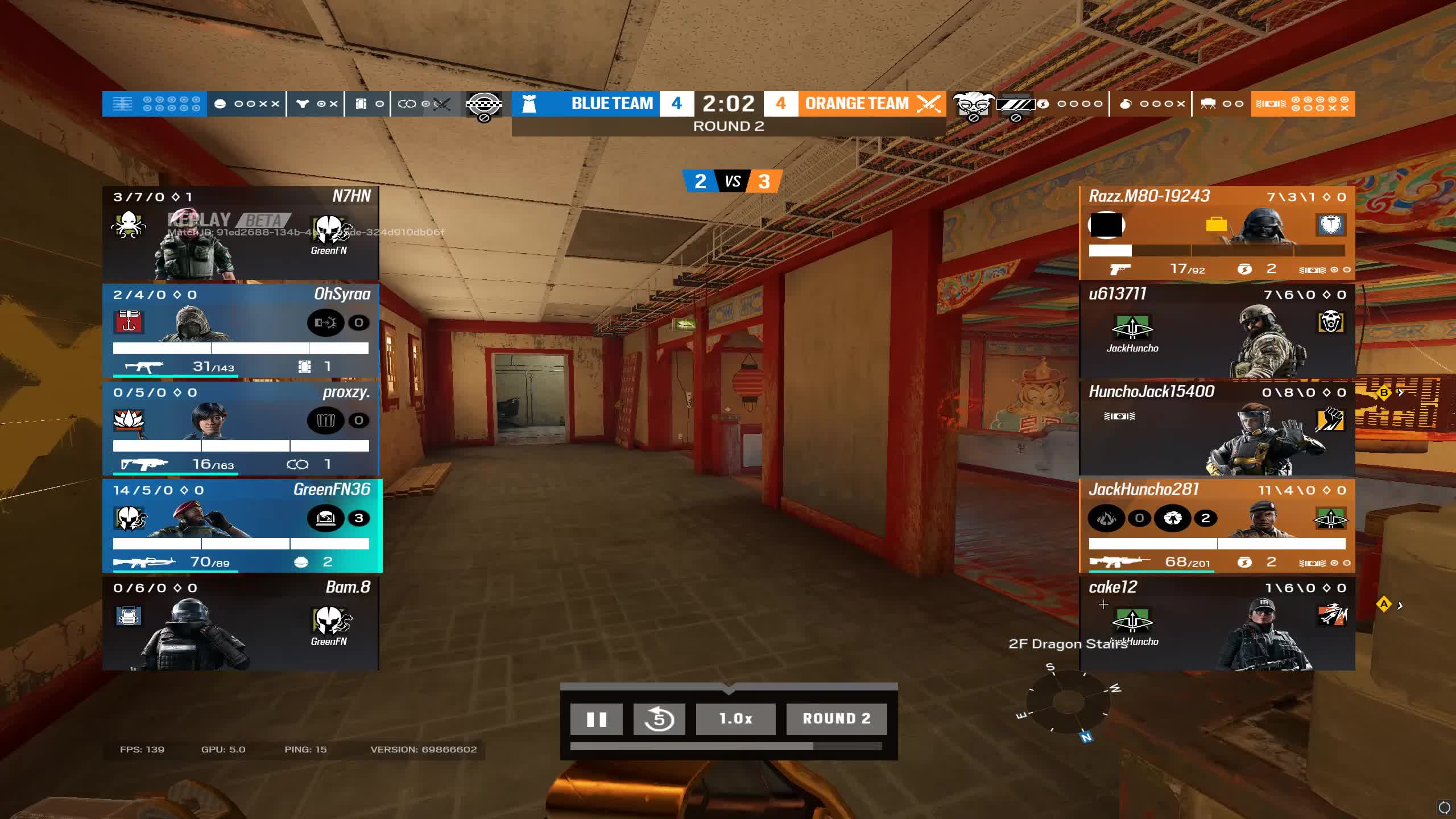Viewport: 1456px width, 819px height.
Task: Toggle pause on the replay playback
Action: click(596, 718)
